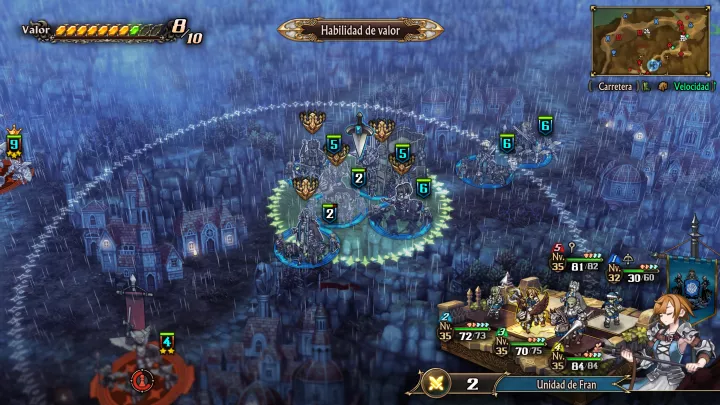This screenshot has height=405, width=720.
Task: Click the crossed-swords unit number badge
Action: [x=453, y=383]
